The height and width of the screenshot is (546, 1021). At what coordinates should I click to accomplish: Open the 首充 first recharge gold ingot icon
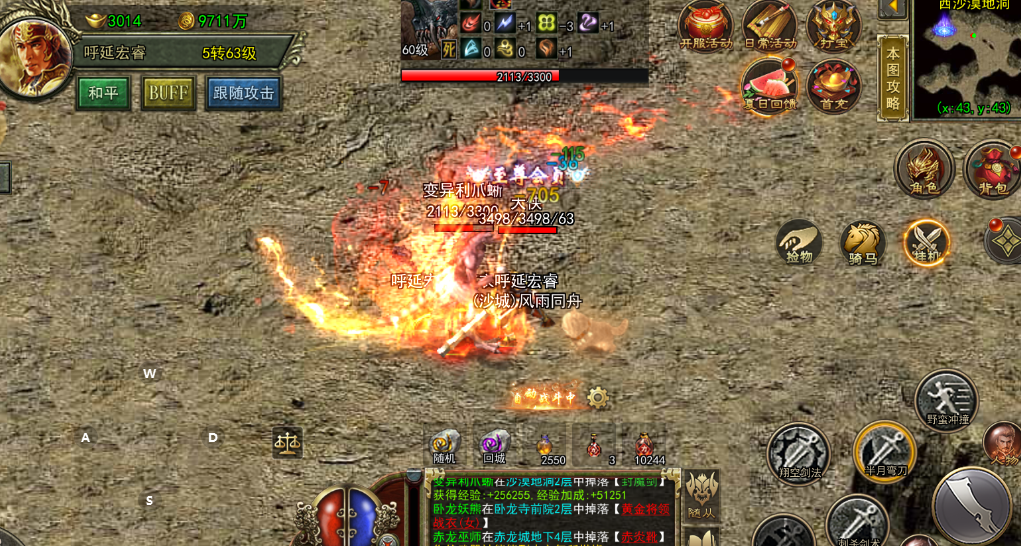pos(833,85)
